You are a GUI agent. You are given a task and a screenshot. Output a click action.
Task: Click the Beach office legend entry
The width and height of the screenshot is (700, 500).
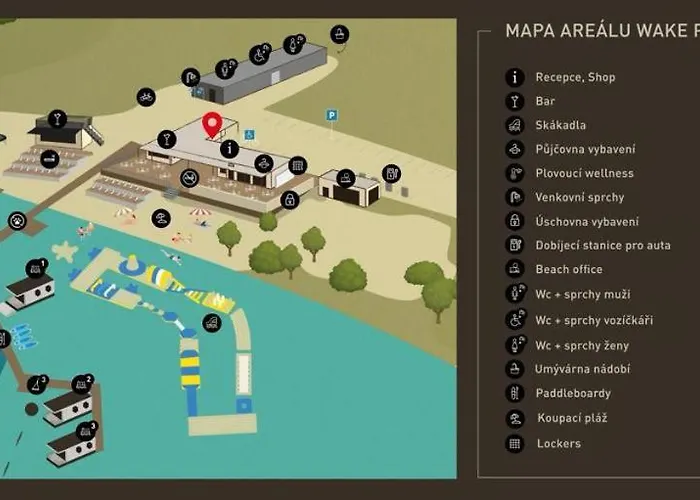(x=568, y=269)
